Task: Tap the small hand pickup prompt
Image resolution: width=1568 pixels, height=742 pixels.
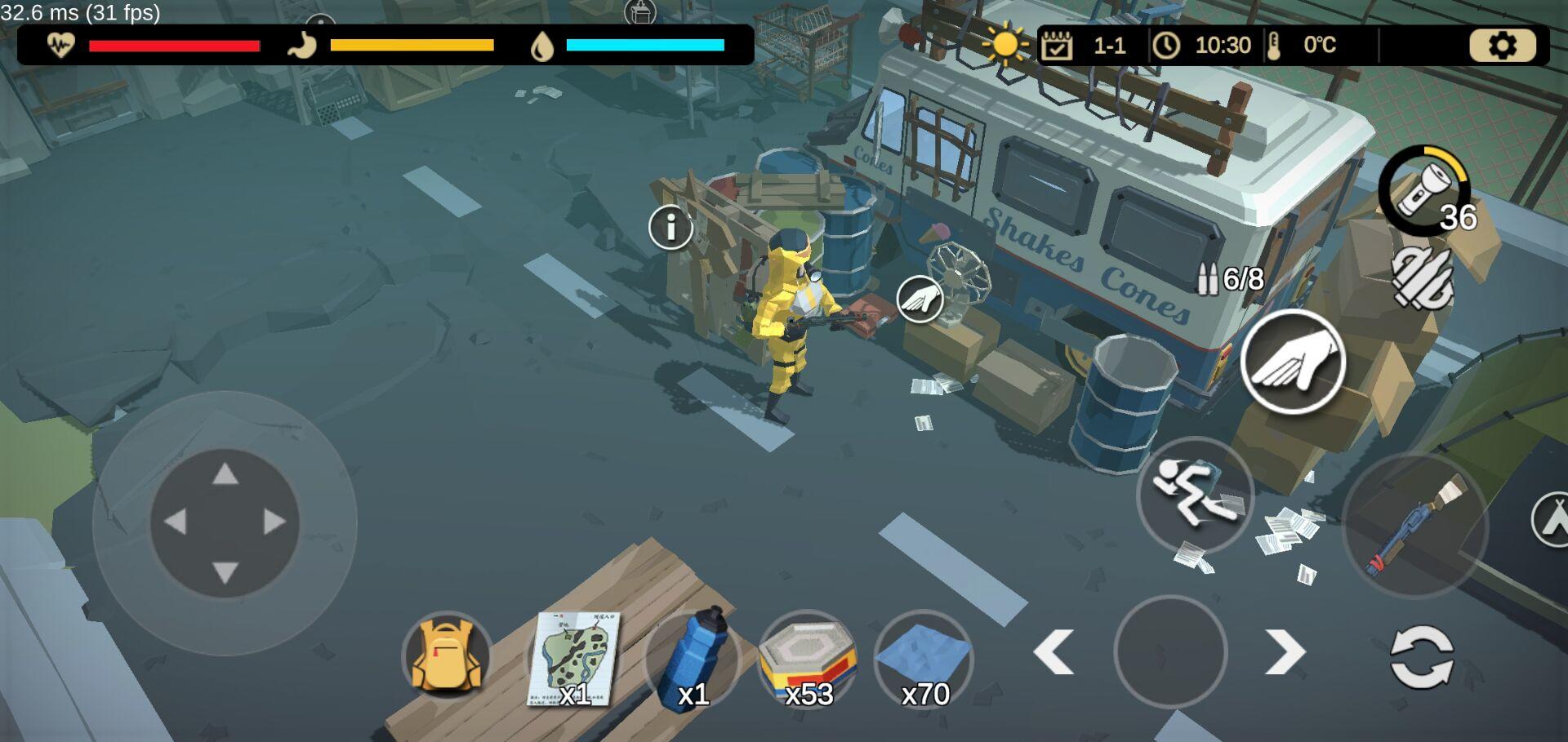Action: (920, 300)
